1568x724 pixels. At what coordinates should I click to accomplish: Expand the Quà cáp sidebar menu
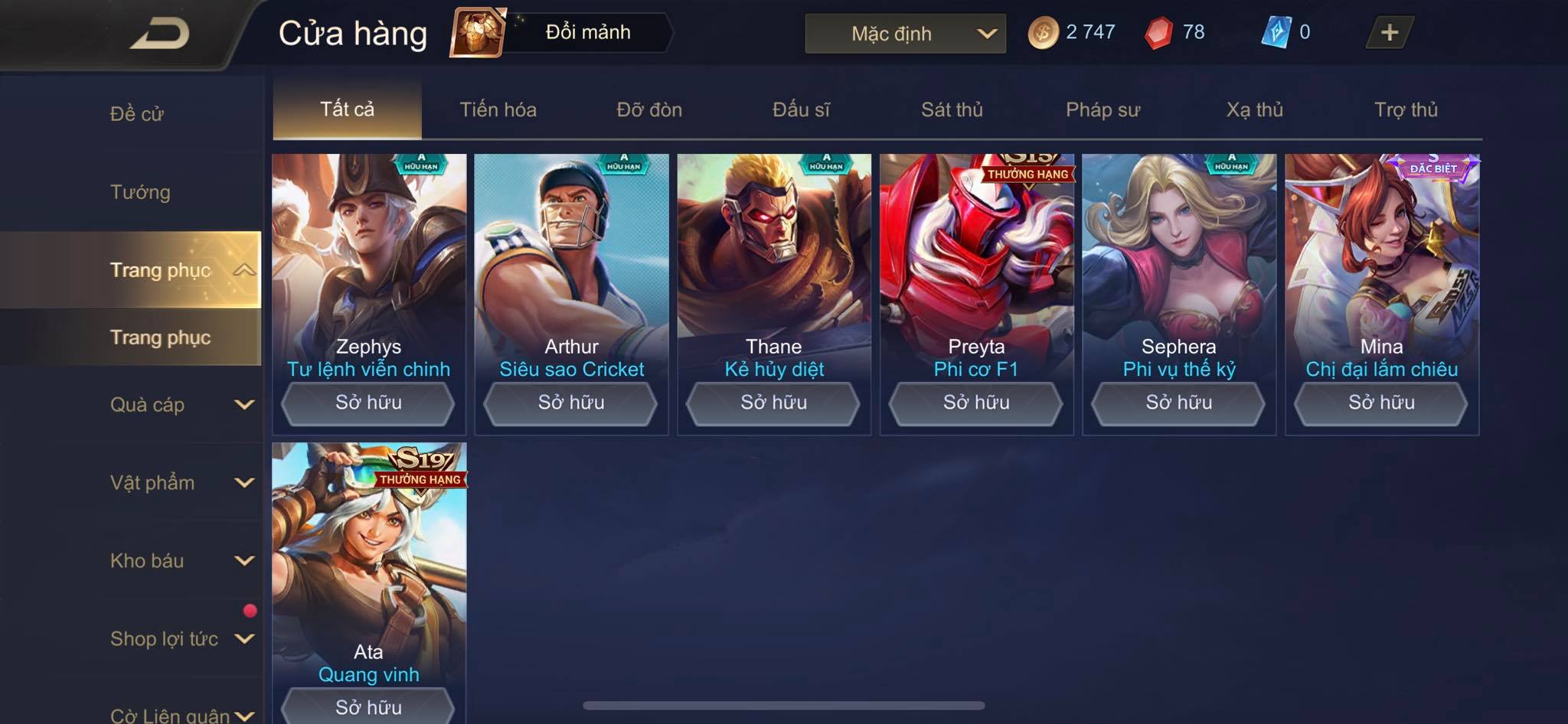click(180, 404)
